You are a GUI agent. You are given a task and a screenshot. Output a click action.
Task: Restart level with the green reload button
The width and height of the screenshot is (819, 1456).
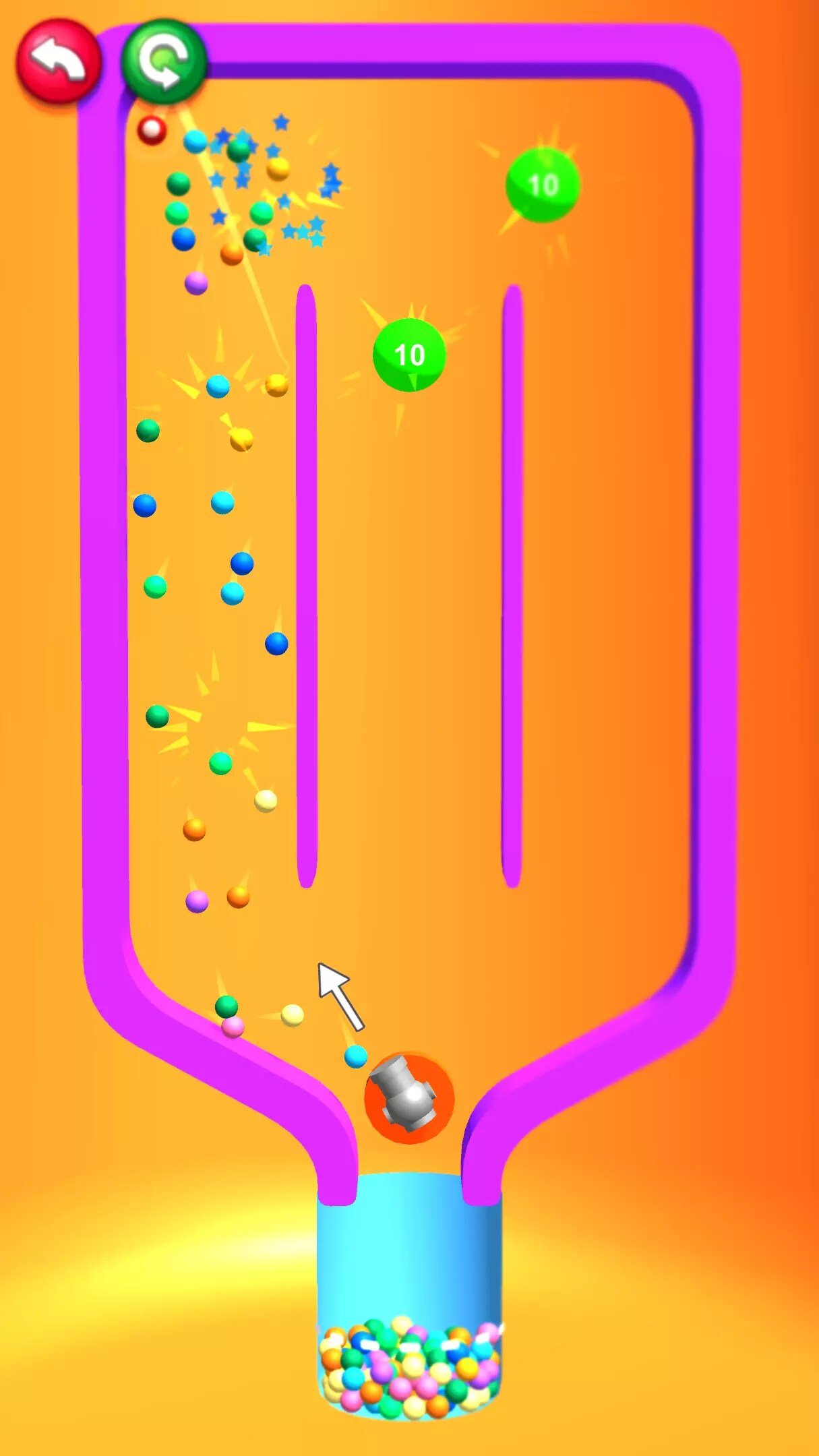point(164,61)
